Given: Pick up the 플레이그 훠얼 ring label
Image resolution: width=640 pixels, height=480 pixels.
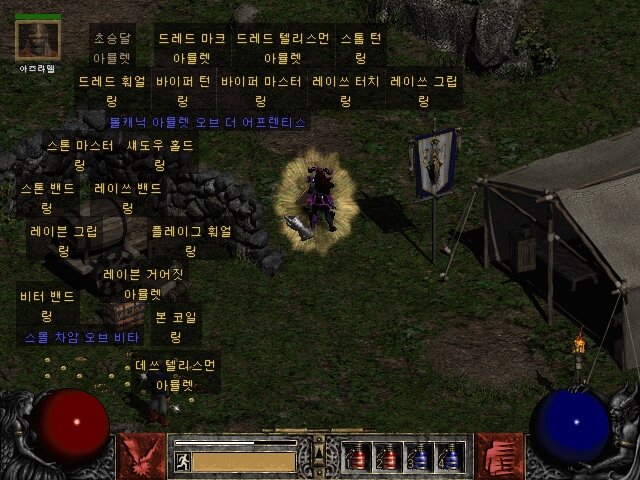Looking at the screenshot, I should (x=190, y=240).
